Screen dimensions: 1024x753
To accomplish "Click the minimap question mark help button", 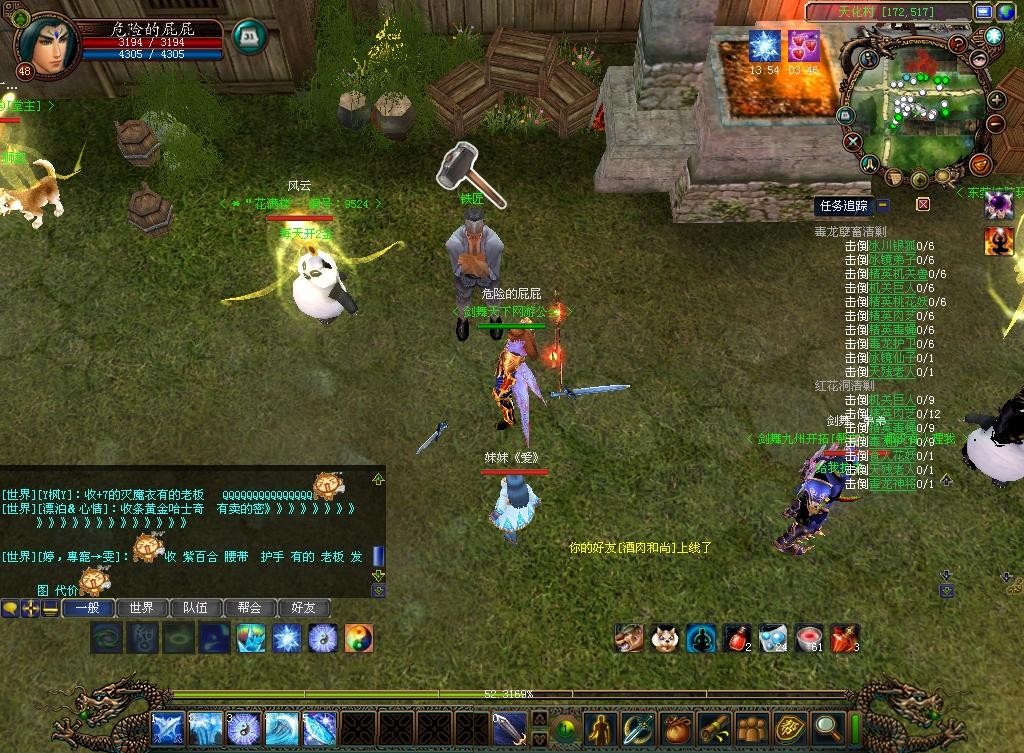I will [958, 44].
